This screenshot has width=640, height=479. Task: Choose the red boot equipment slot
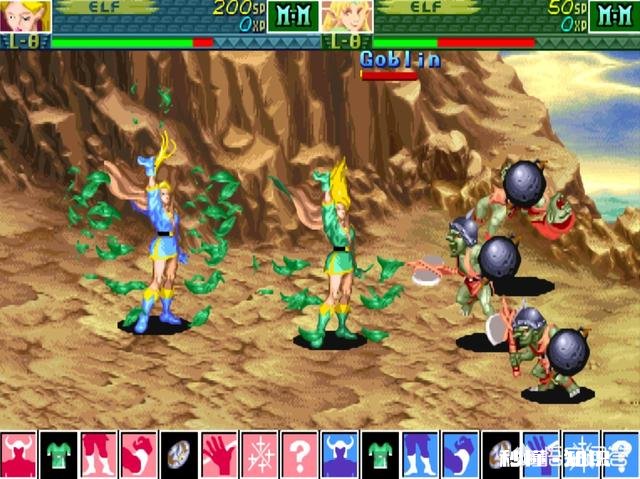(x=139, y=455)
